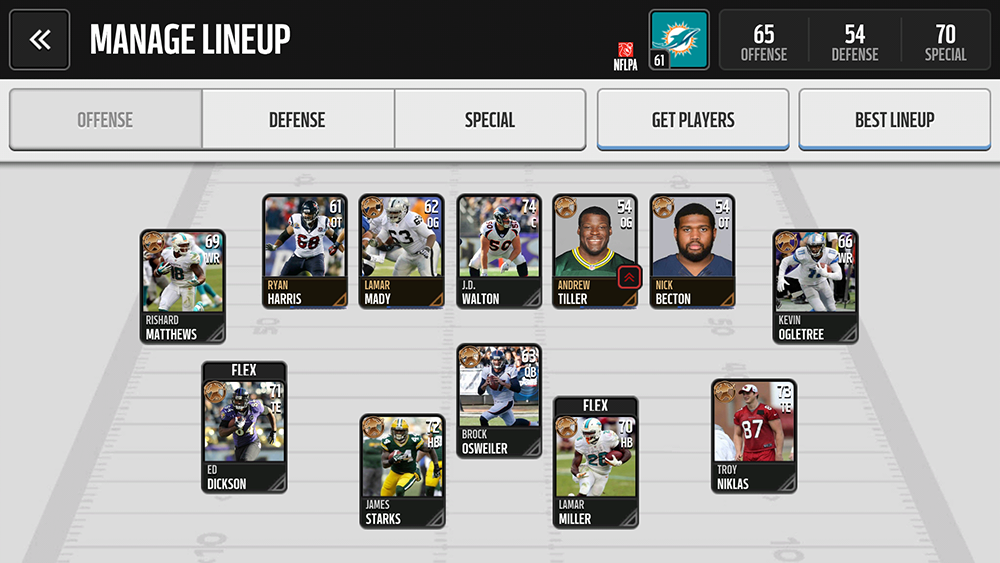Viewport: 1000px width, 563px height.
Task: Select quarterback Brock Osweiler's card
Action: (499, 400)
